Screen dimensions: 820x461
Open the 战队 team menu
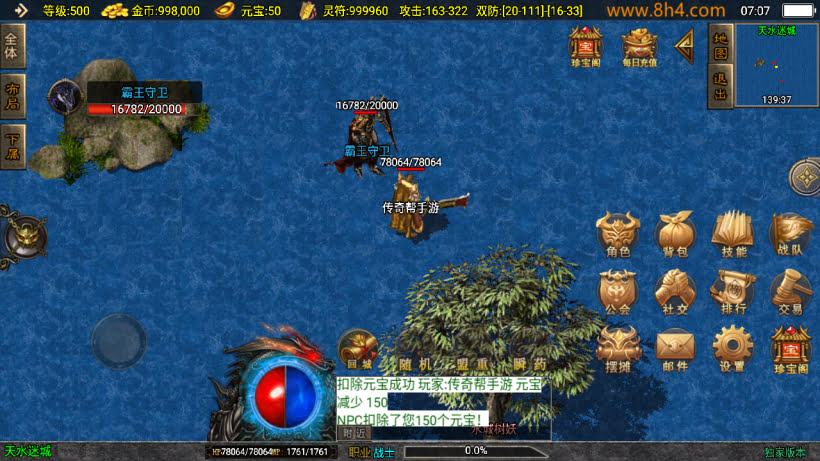790,234
